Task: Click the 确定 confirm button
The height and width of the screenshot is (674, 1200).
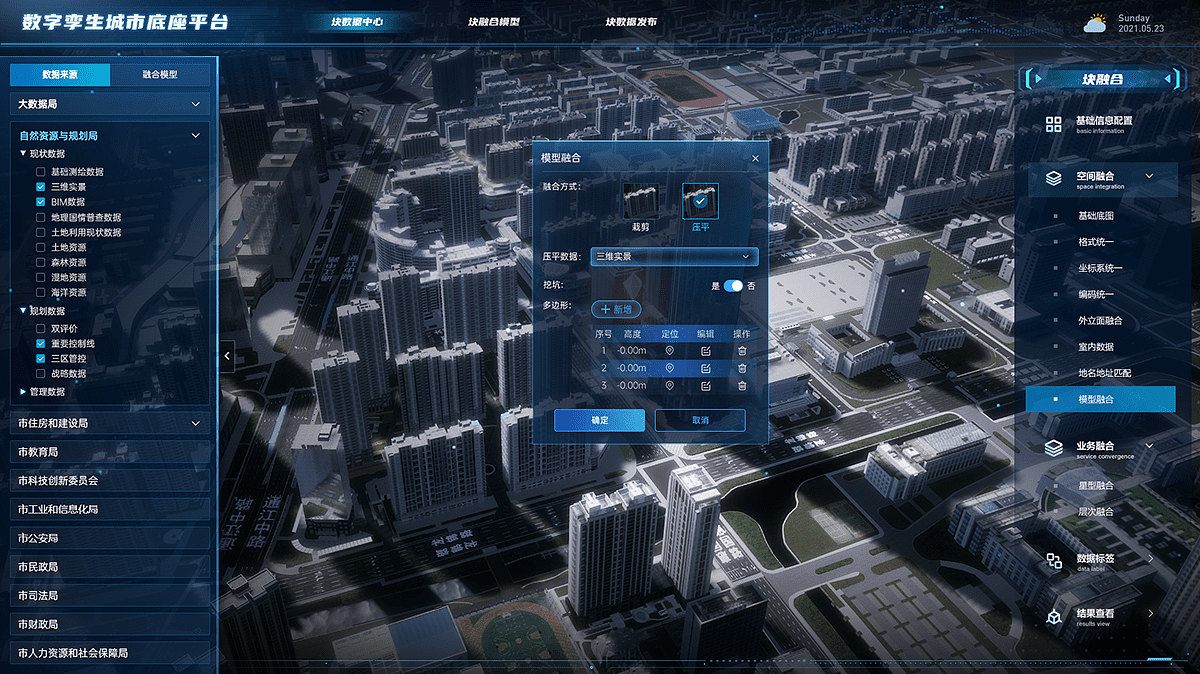Action: click(600, 420)
